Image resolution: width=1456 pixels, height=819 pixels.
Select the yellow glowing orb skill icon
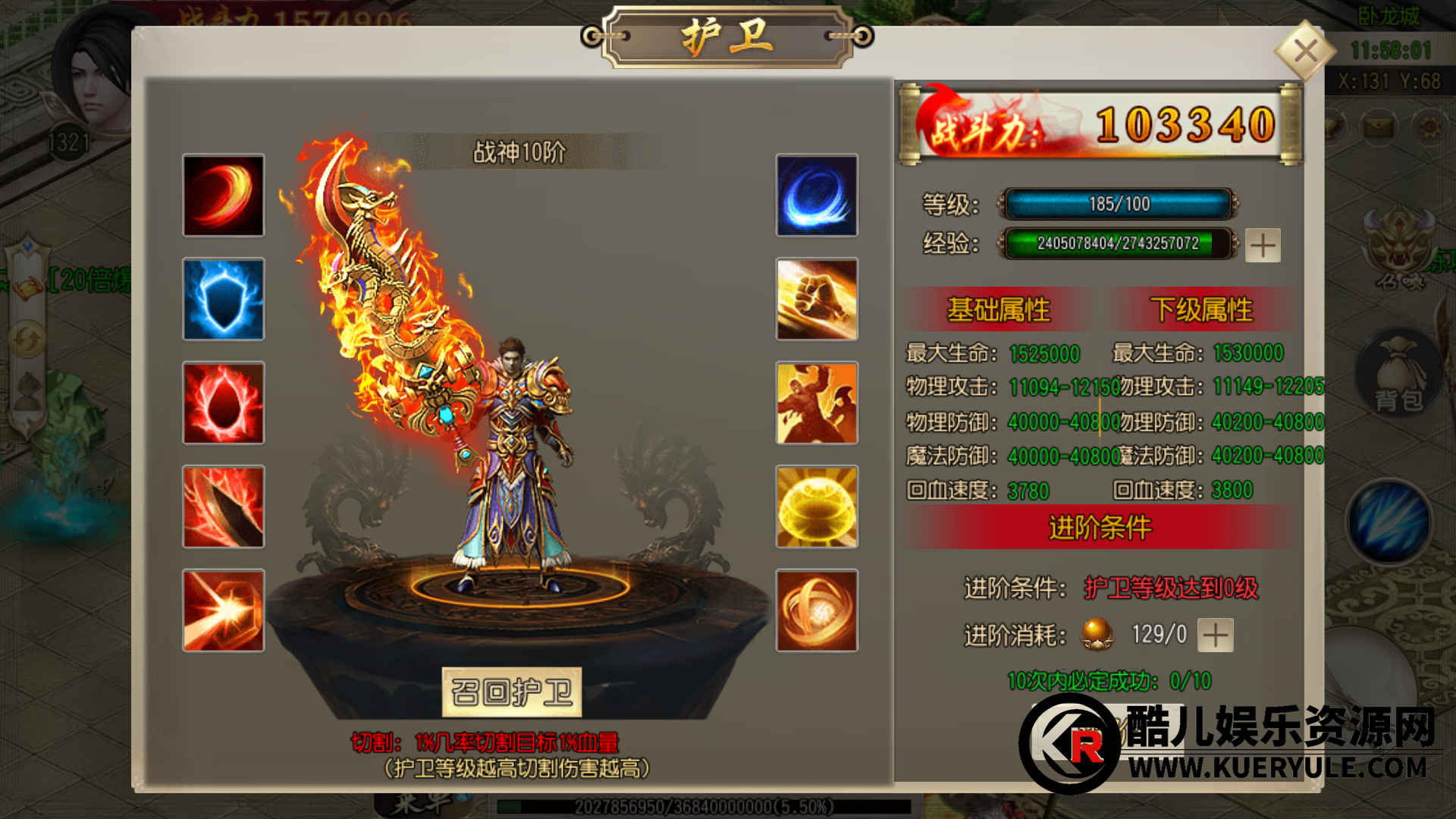point(817,507)
